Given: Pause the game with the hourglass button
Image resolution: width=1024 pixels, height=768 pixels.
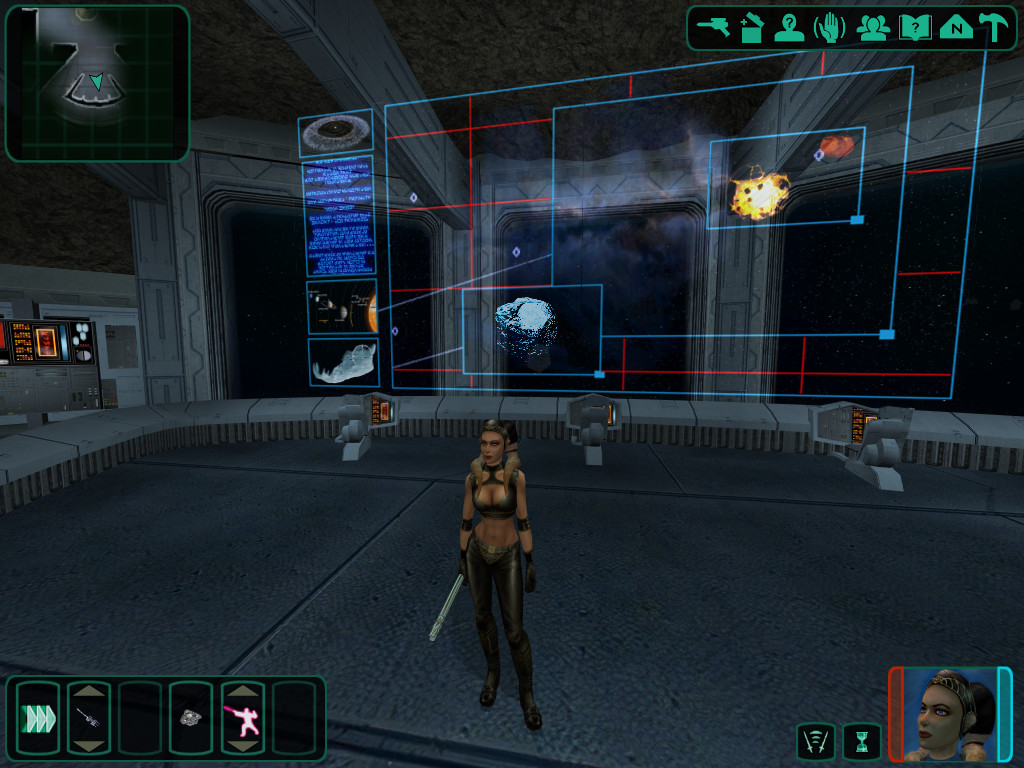Looking at the screenshot, I should pos(860,741).
